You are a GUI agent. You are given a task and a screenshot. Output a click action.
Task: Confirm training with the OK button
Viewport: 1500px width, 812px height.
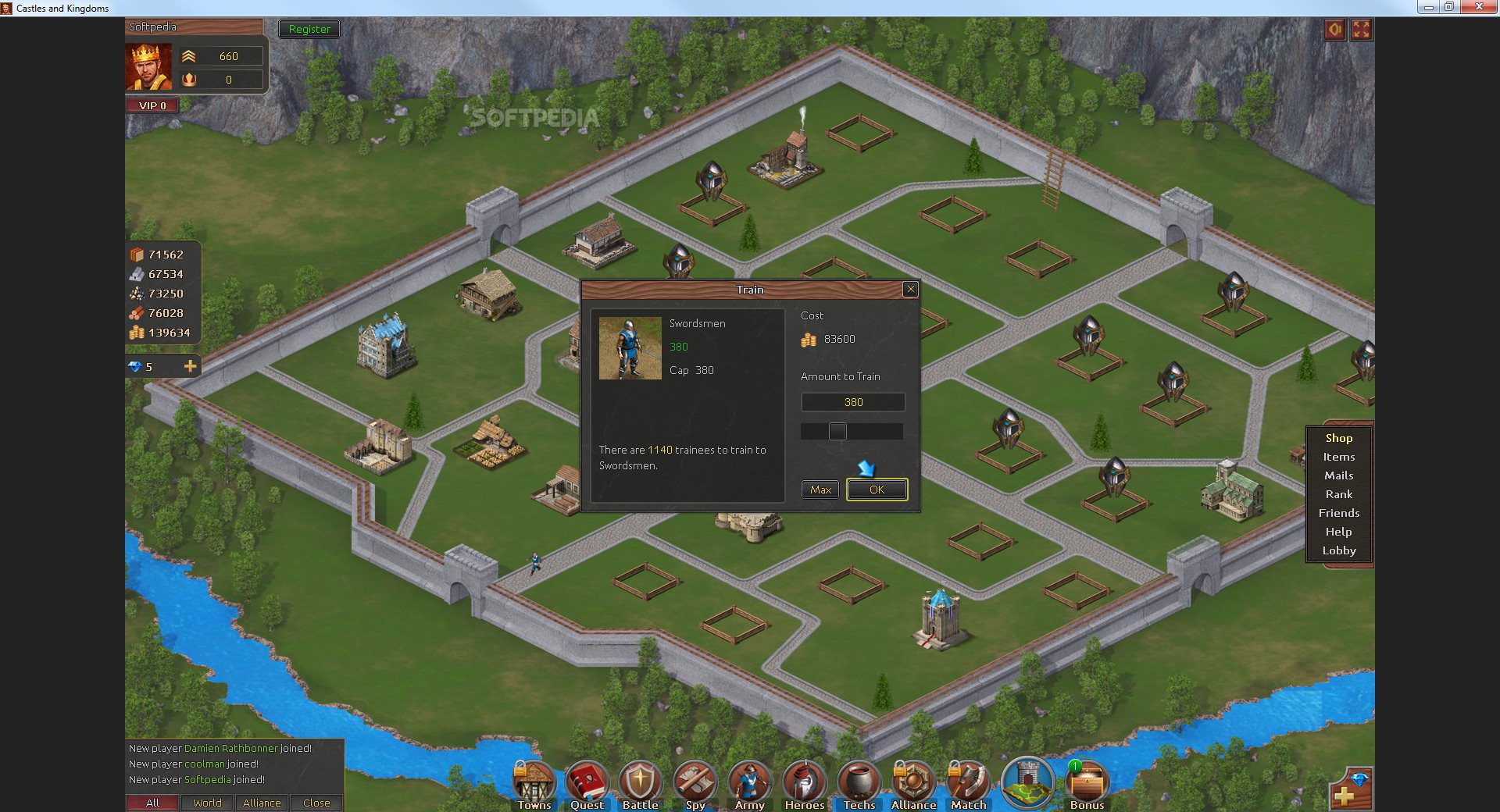pyautogui.click(x=877, y=490)
